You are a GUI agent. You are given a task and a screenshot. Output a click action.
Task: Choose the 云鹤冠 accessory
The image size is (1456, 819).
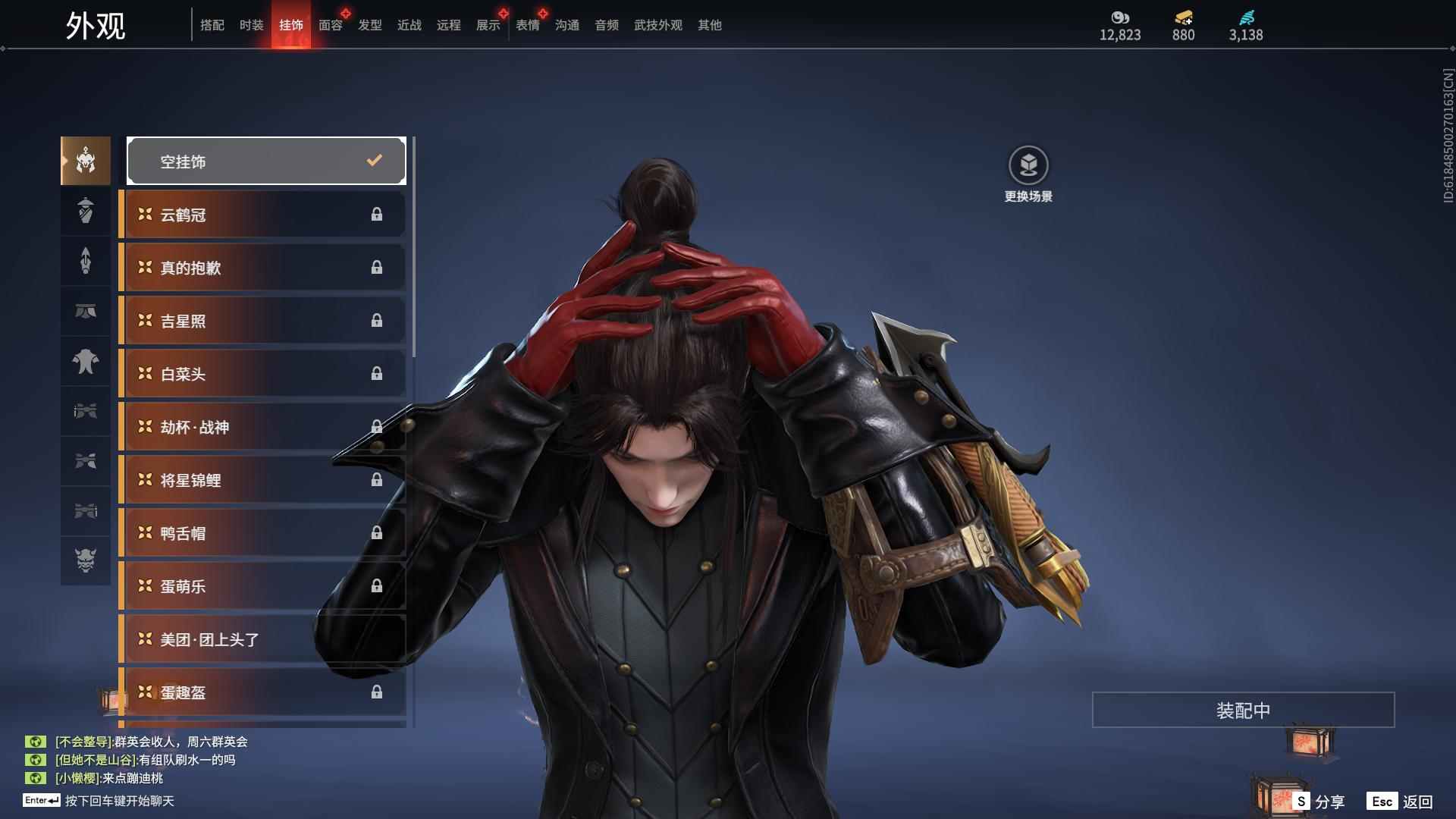262,215
